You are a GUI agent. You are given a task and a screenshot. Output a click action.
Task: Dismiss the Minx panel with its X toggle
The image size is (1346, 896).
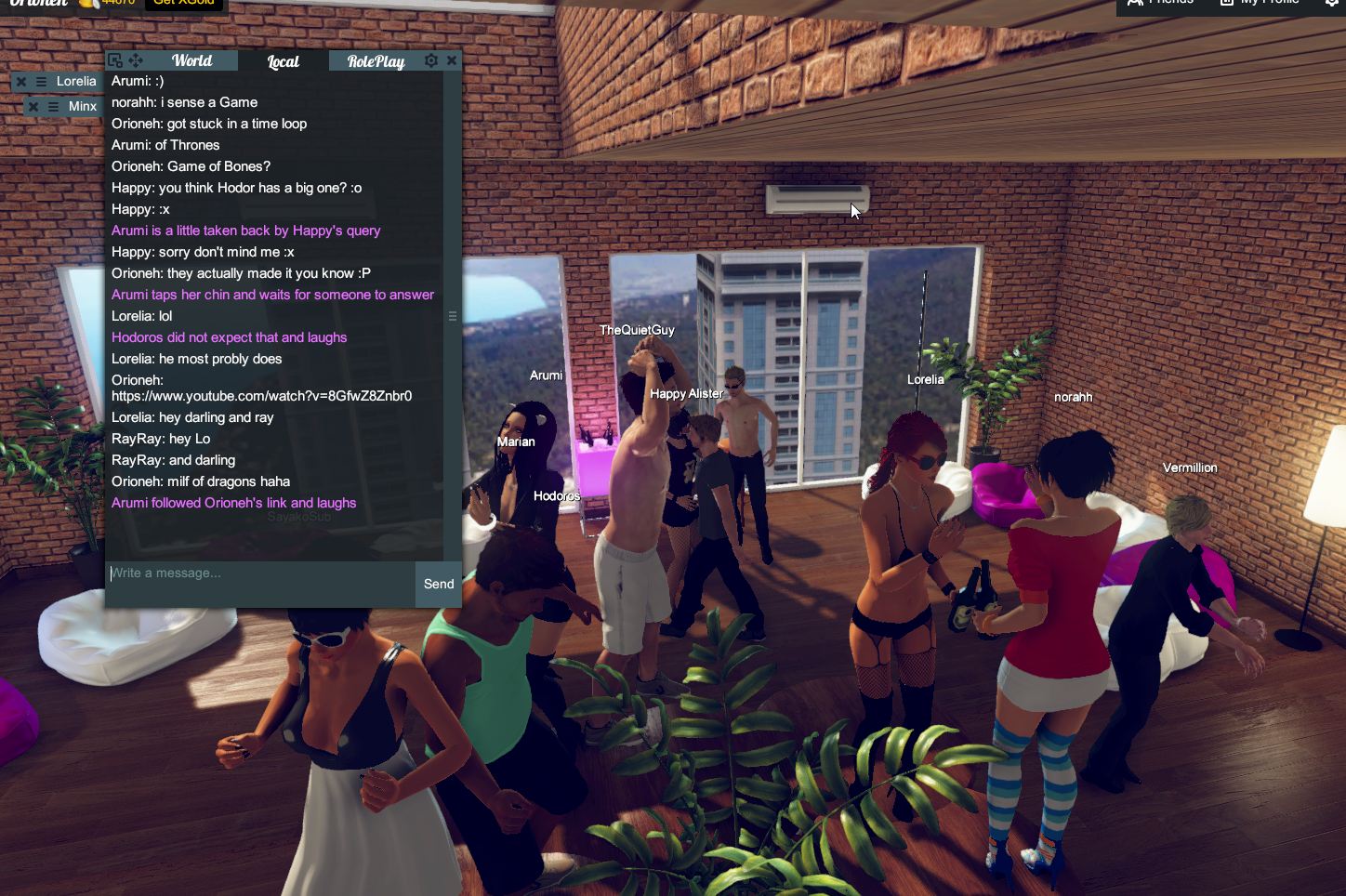pyautogui.click(x=33, y=106)
